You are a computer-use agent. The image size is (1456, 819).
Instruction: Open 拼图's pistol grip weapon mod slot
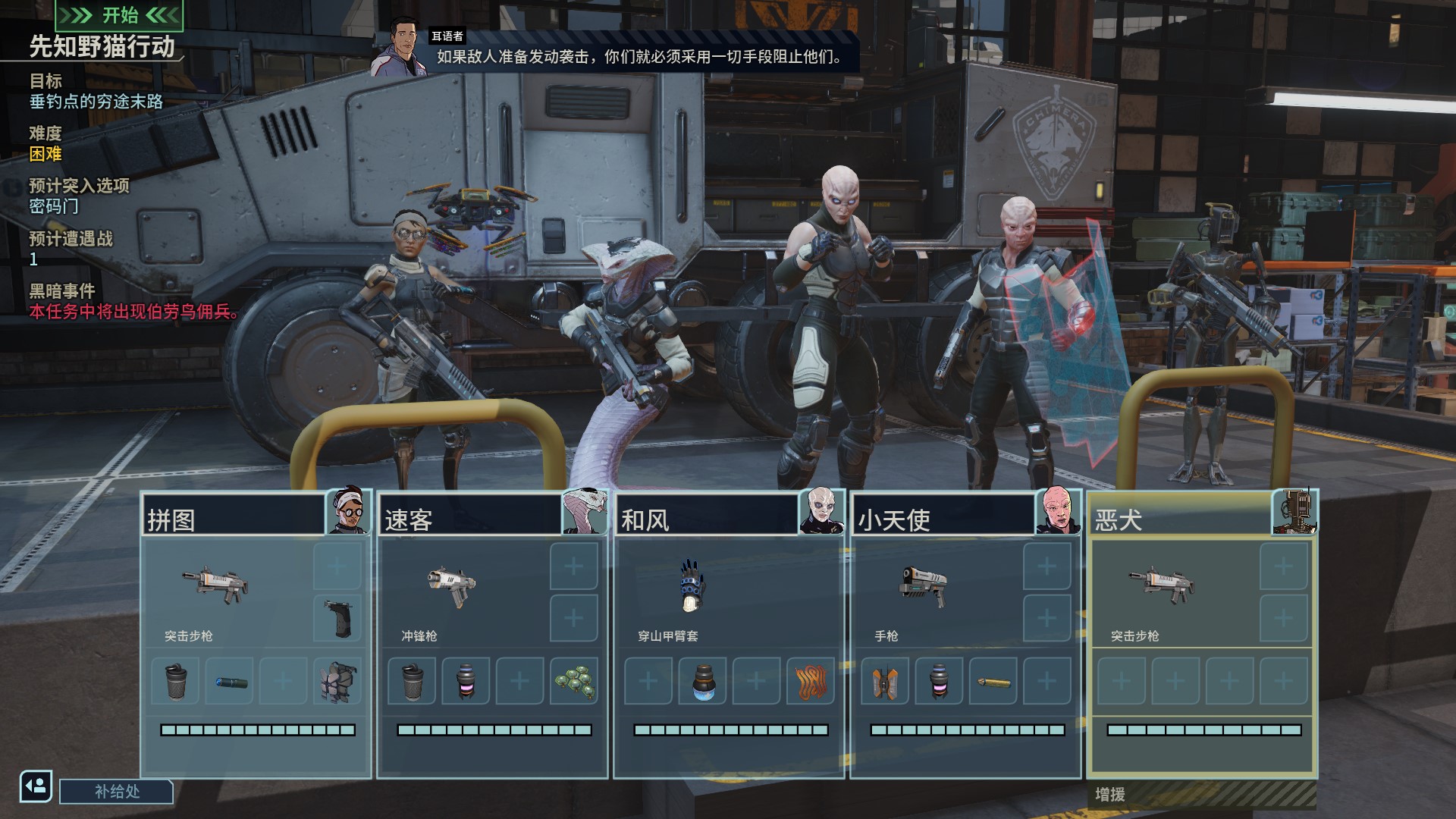[337, 618]
